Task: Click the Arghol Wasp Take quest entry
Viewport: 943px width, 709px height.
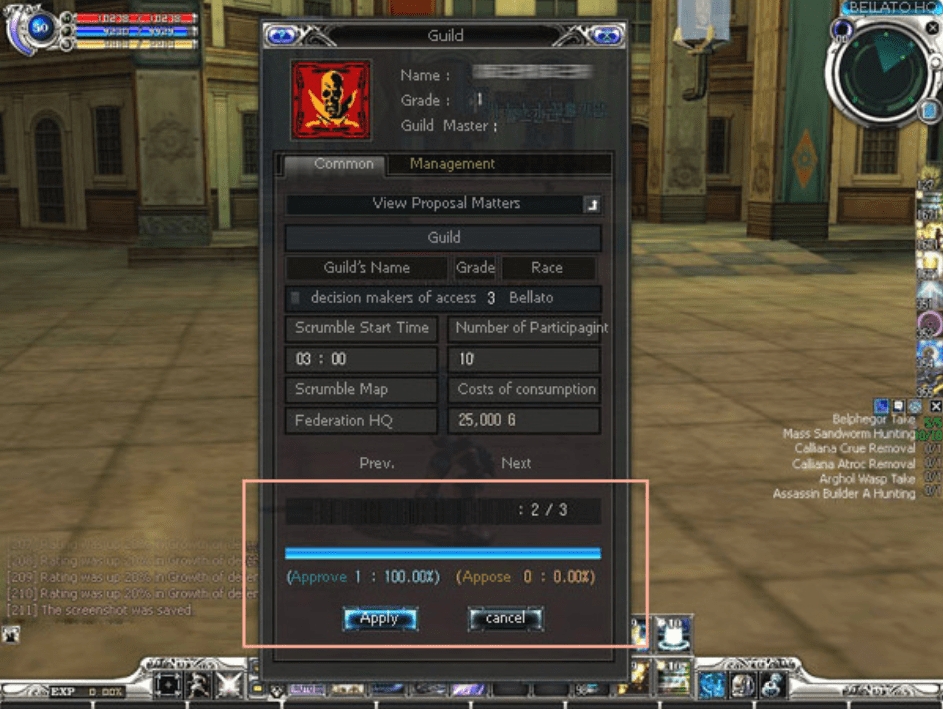Action: (x=866, y=479)
